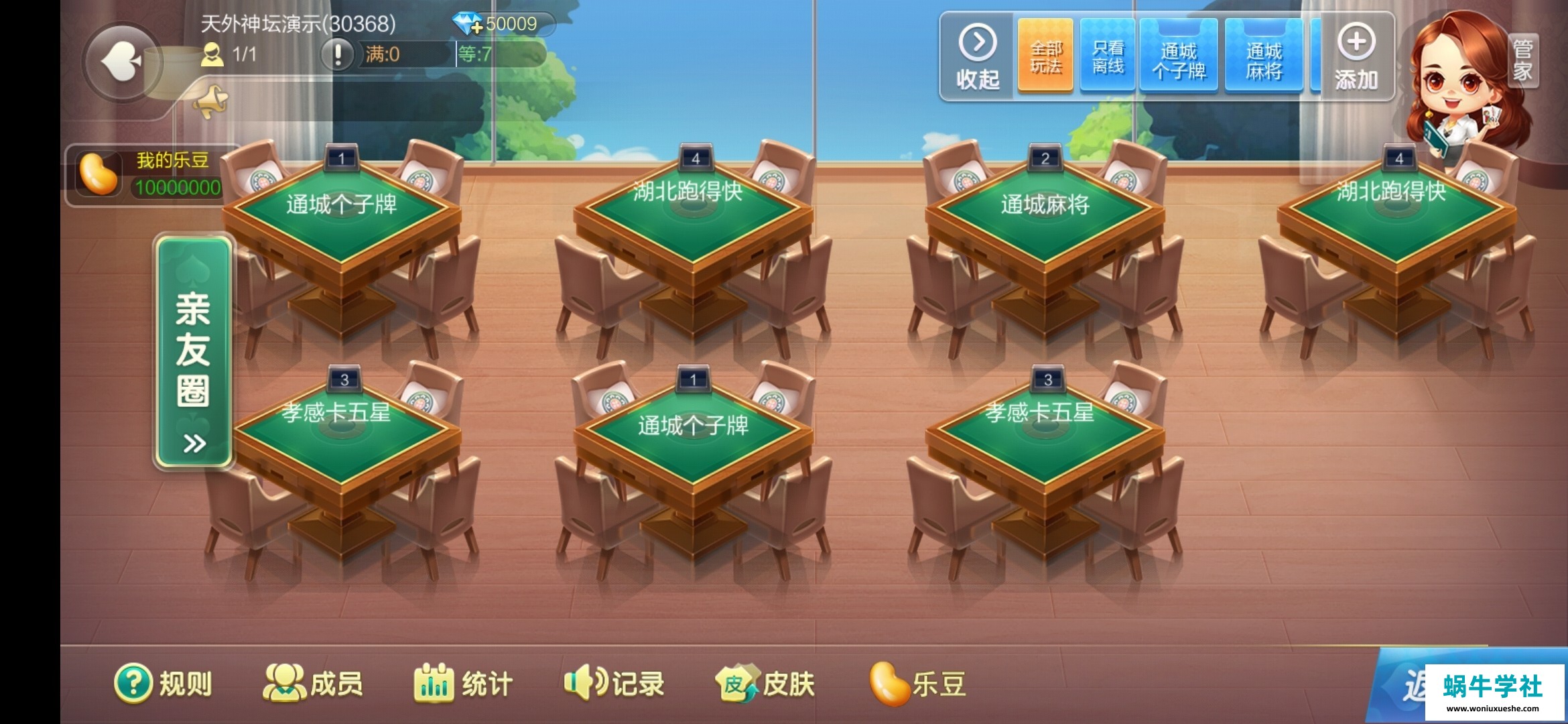Open the 乐豆 bean menu at bottom
This screenshot has width=1568, height=724.
pyautogui.click(x=917, y=684)
